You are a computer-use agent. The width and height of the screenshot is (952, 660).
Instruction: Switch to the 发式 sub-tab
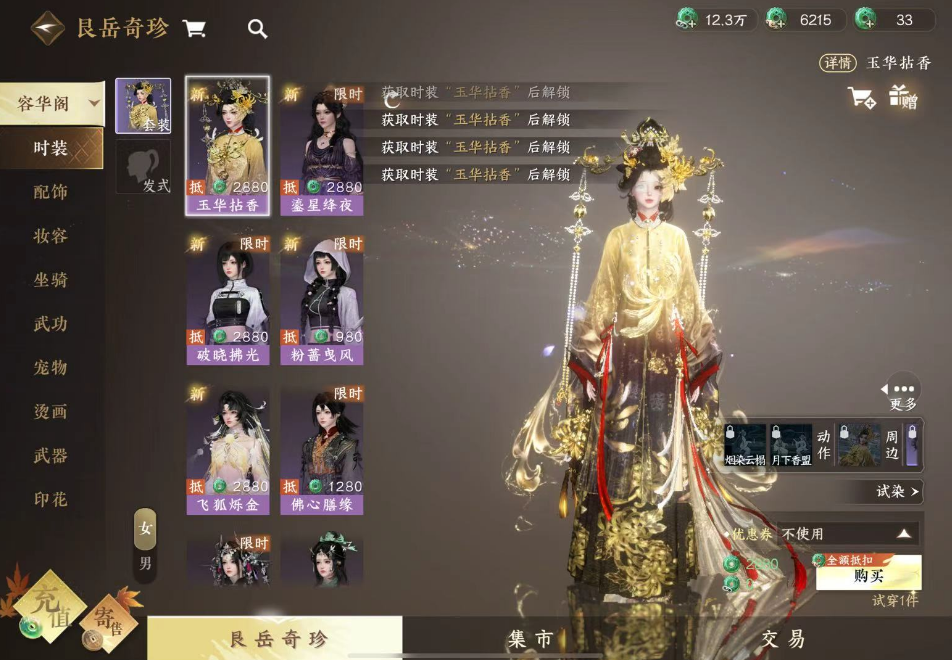[143, 168]
